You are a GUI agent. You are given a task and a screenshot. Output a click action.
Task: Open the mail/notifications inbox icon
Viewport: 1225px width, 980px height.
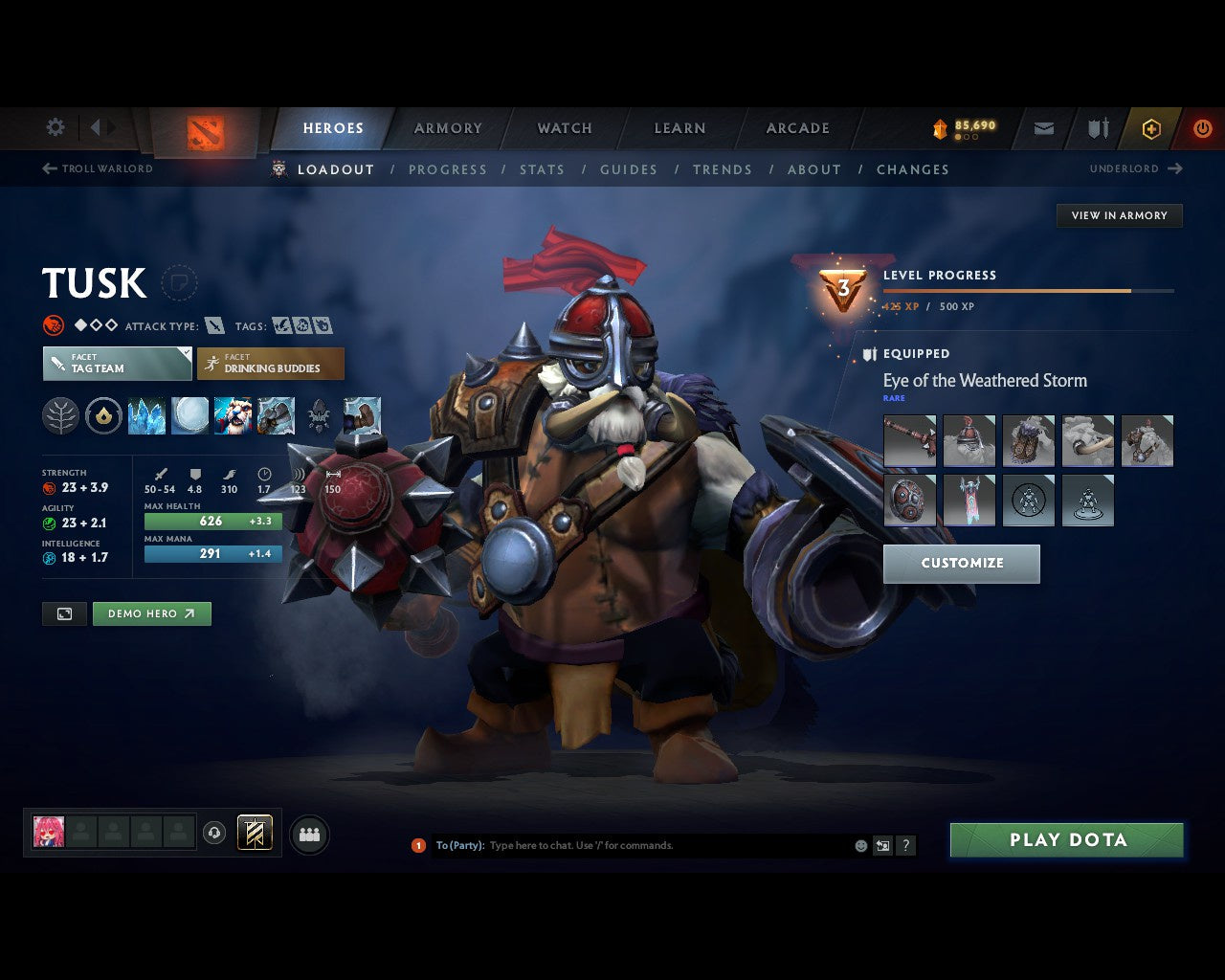(1043, 128)
